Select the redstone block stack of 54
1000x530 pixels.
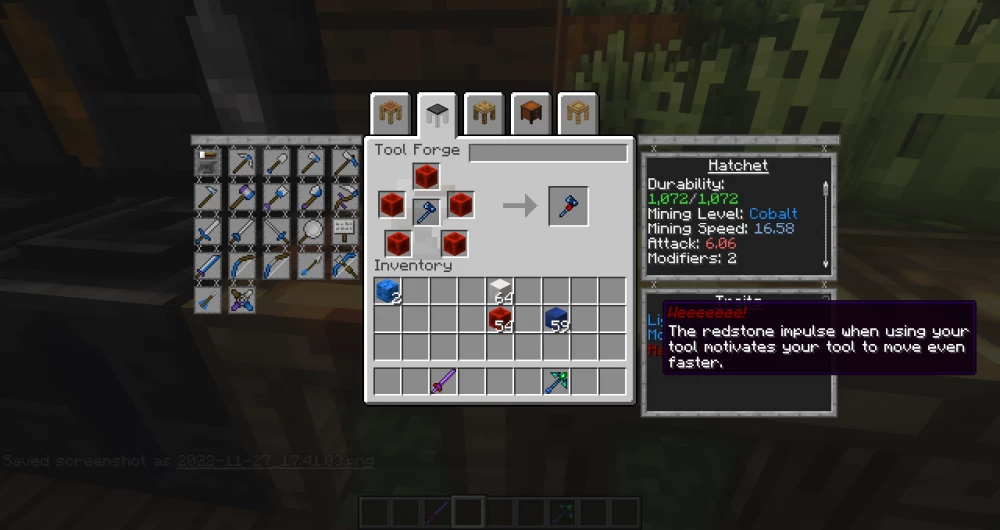[x=500, y=320]
